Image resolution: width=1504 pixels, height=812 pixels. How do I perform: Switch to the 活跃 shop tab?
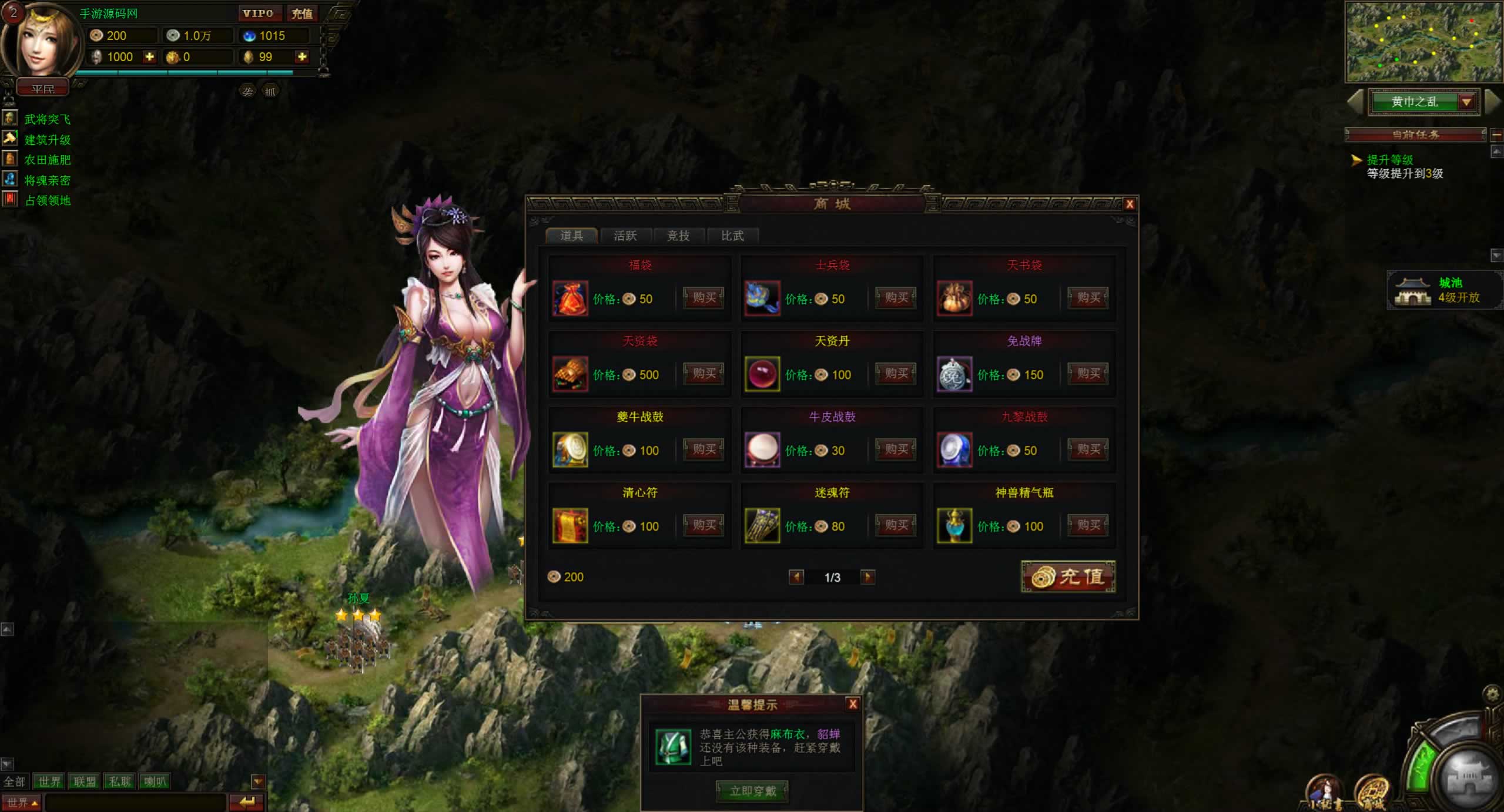click(x=625, y=236)
